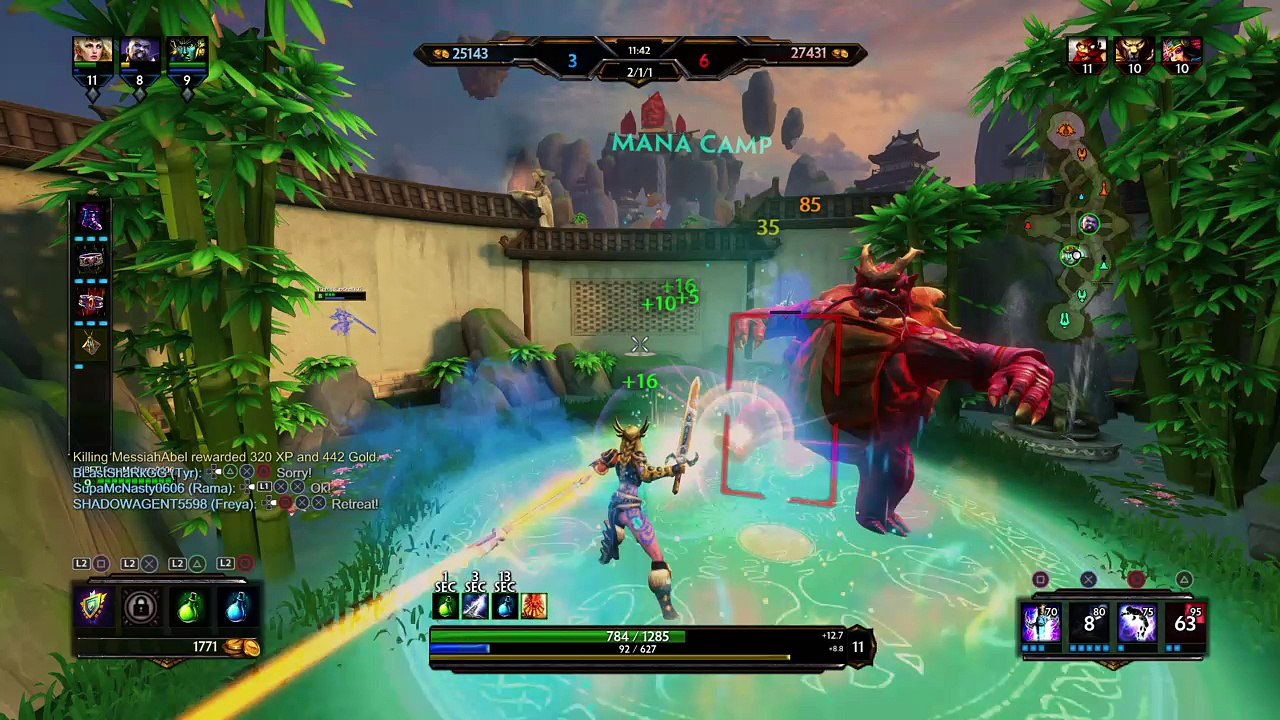Use the blue mana potion consumable
Image resolution: width=1280 pixels, height=720 pixels.
237,607
